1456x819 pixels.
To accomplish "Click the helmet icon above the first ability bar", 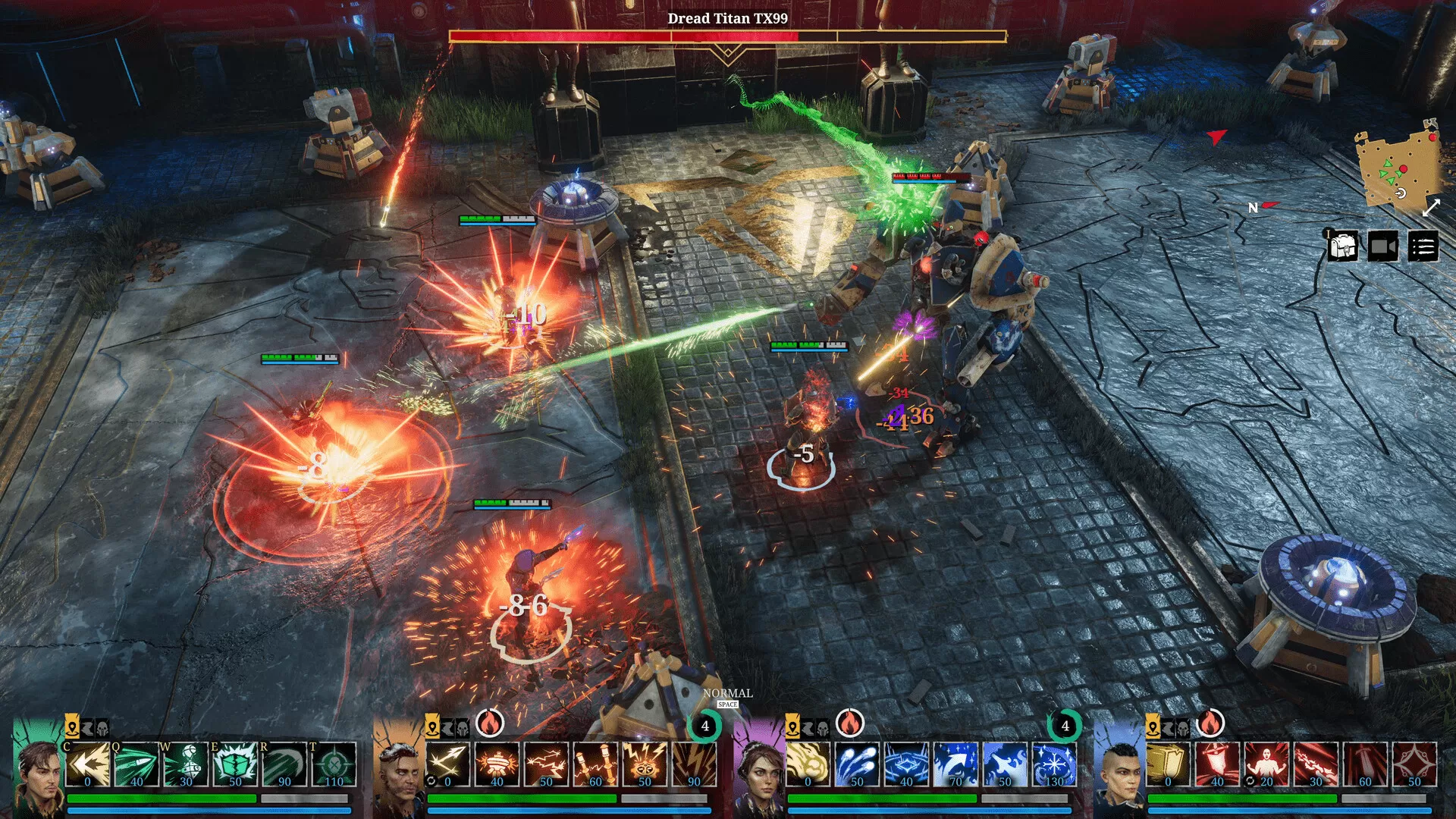I will click(100, 729).
